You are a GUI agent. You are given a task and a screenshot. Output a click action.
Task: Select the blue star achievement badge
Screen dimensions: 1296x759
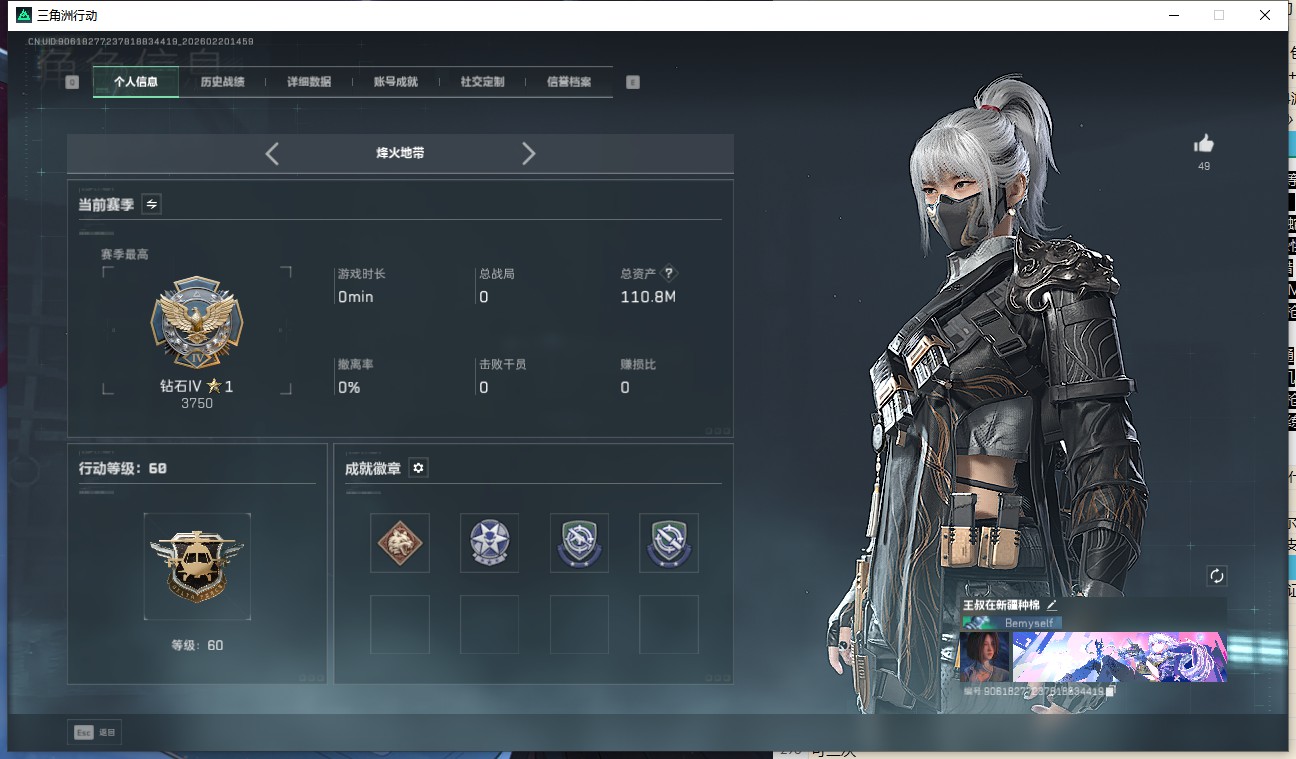tap(489, 543)
